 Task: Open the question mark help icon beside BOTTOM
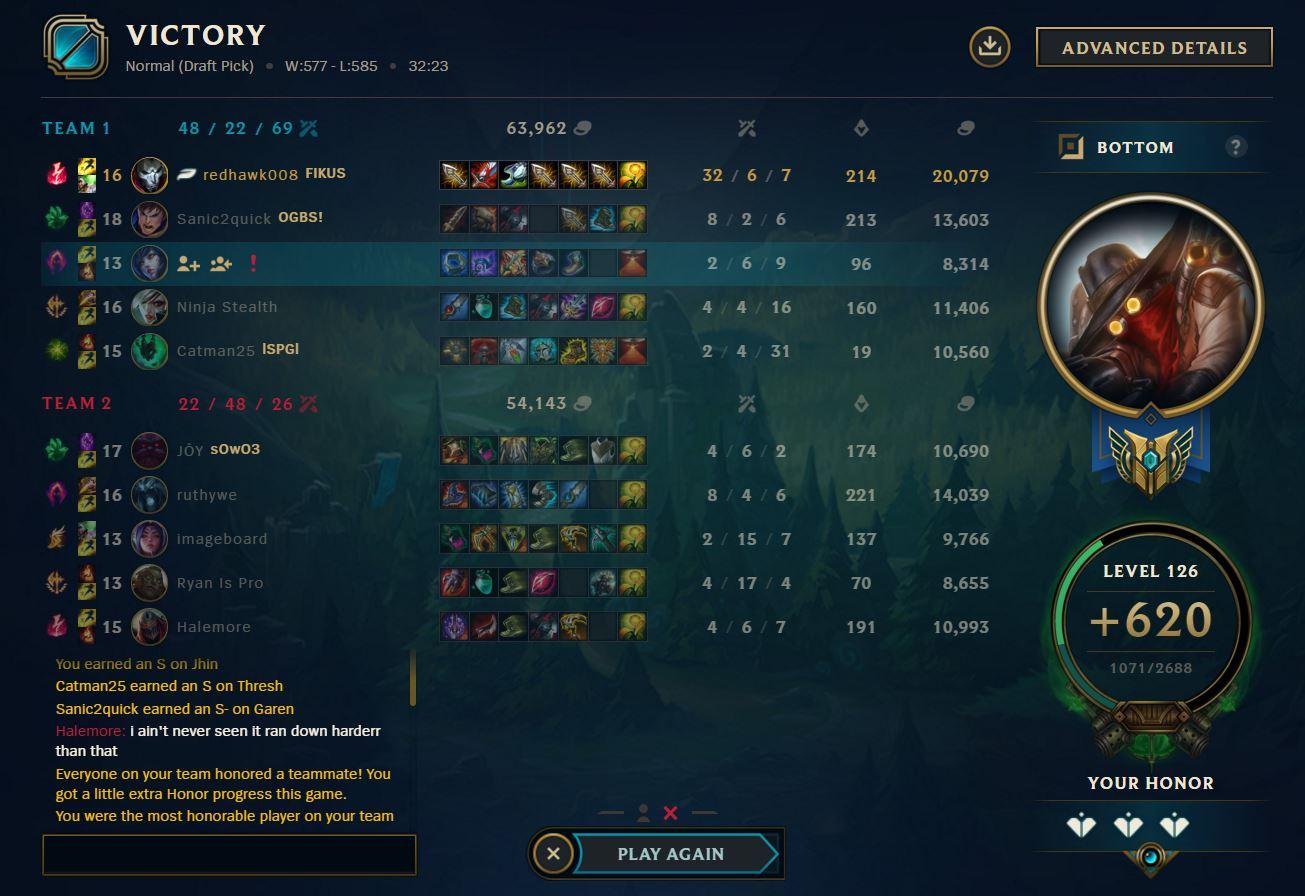pyautogui.click(x=1237, y=146)
